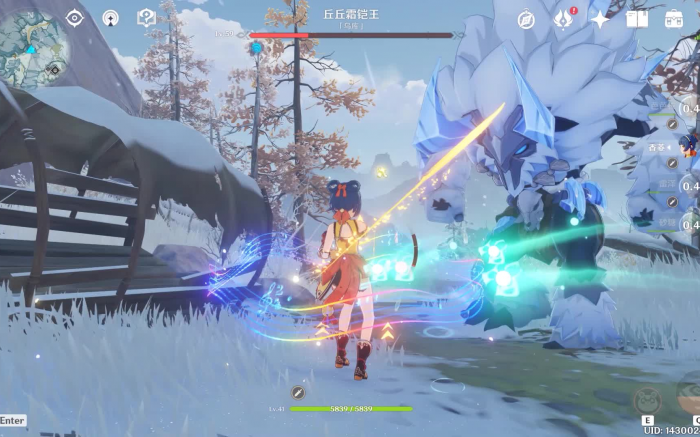Viewport: 700px width, 437px height.
Task: Click the compass-arrow icon beside the minimap
Action: point(110,18)
